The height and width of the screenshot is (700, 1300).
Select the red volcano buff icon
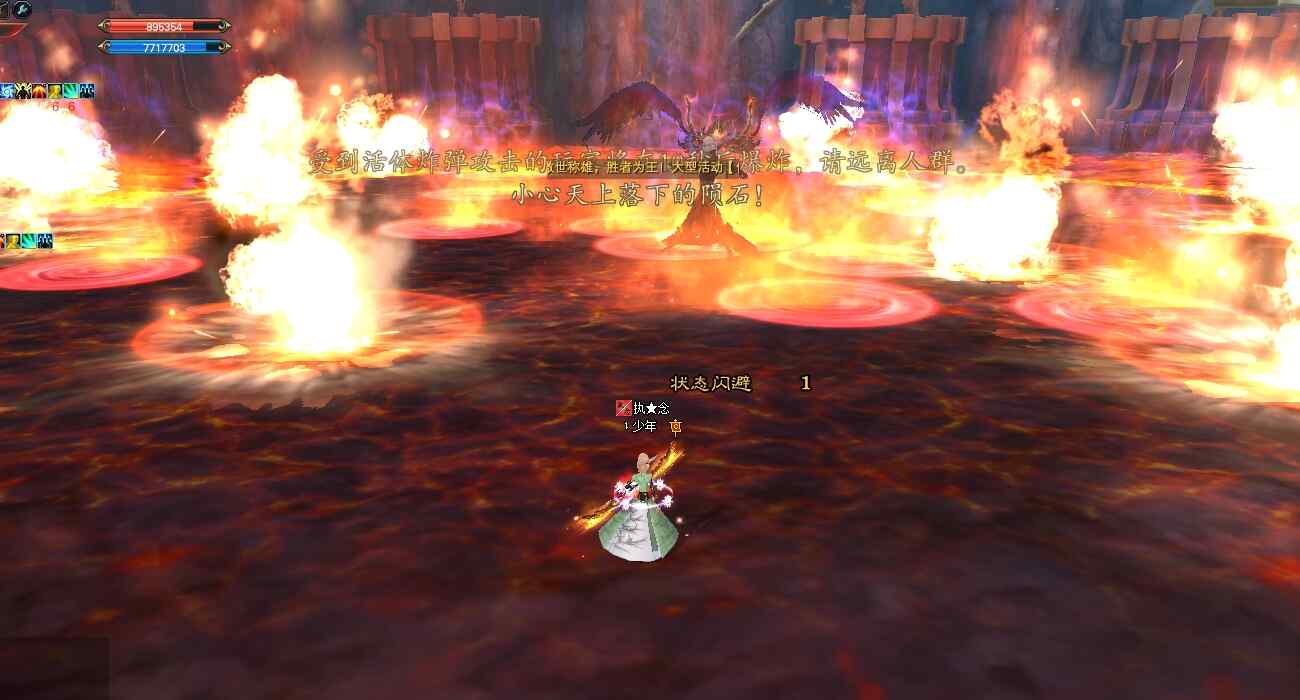point(38,91)
